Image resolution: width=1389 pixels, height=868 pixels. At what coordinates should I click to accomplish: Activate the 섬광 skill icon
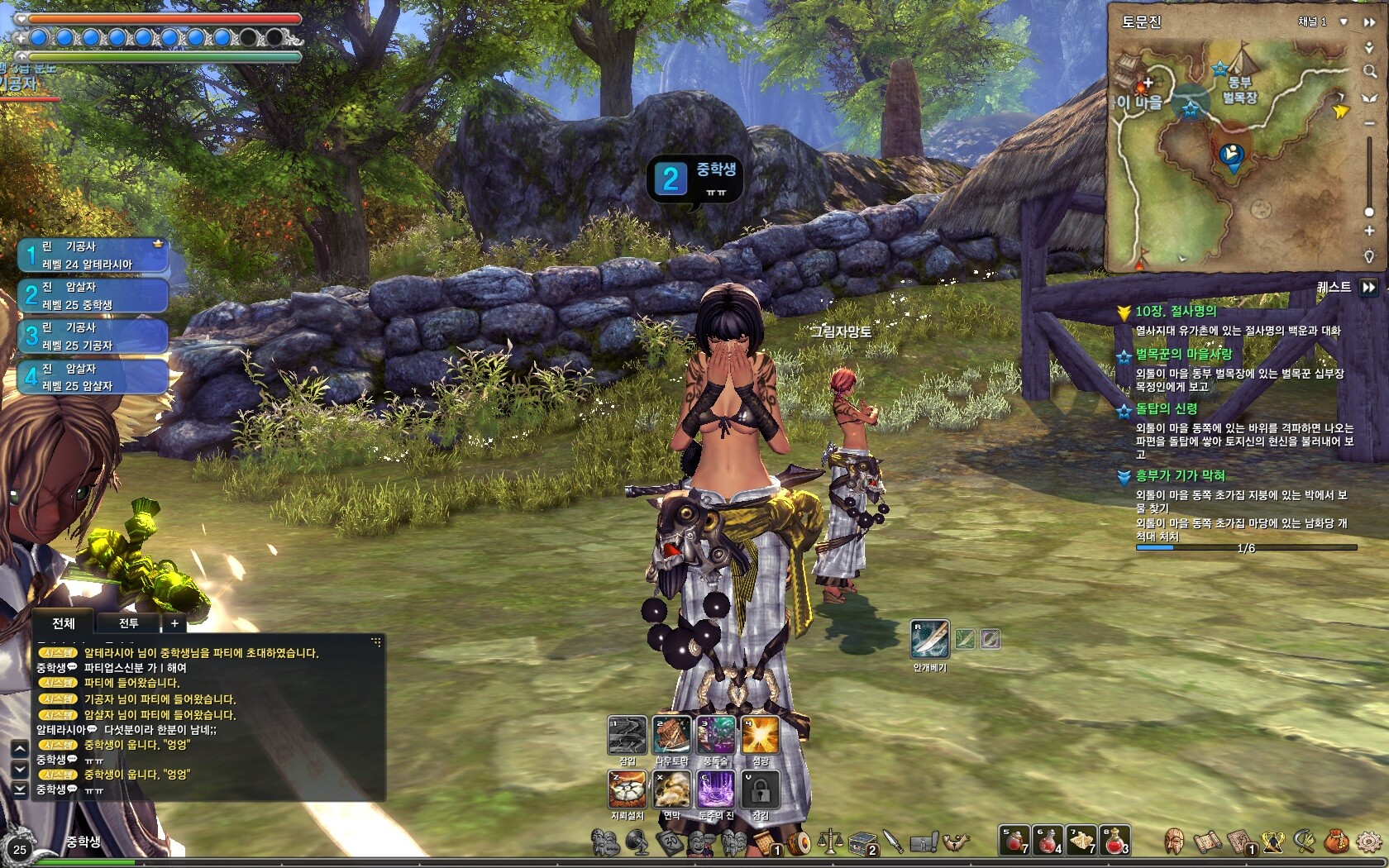coord(760,736)
